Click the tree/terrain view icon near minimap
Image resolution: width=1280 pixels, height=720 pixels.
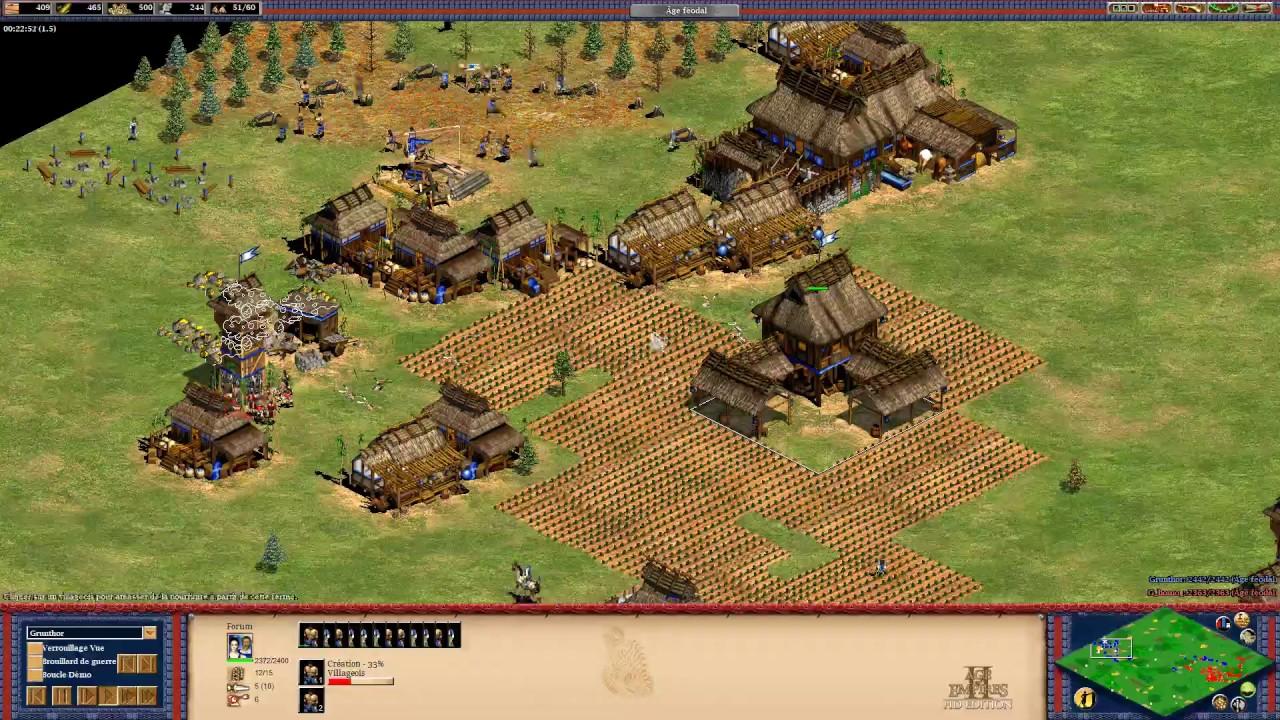(1247, 688)
